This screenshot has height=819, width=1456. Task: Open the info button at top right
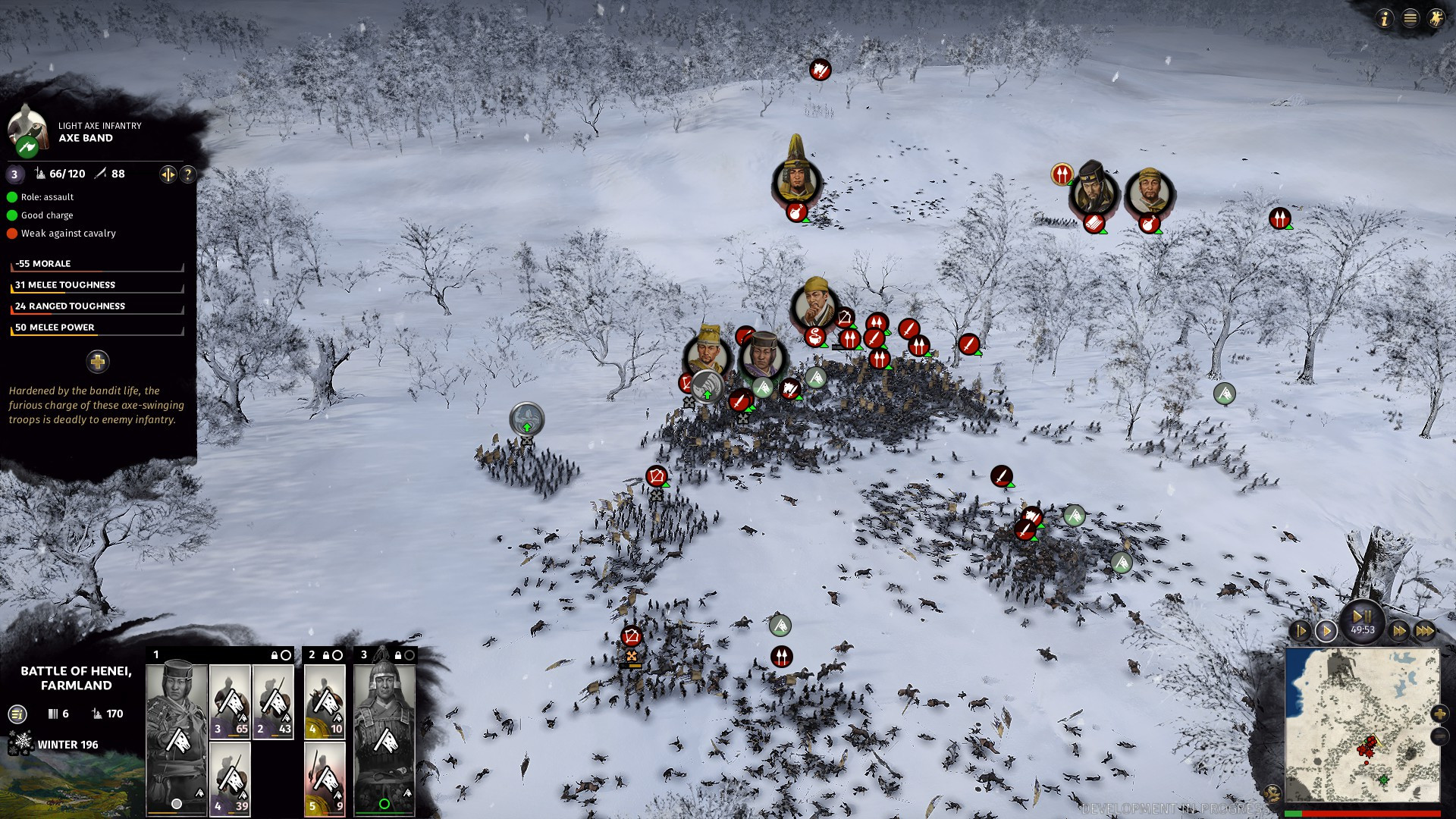(x=1385, y=19)
